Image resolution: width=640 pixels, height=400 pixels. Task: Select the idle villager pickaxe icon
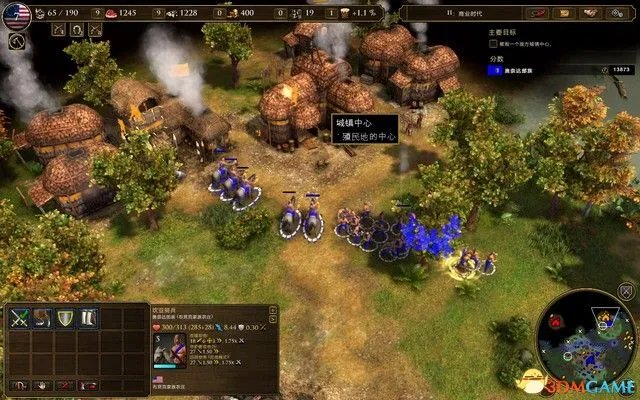17,42
